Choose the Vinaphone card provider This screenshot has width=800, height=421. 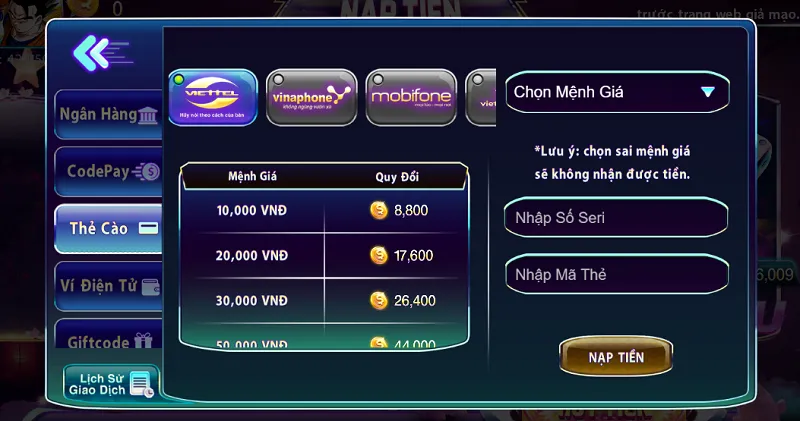(311, 97)
